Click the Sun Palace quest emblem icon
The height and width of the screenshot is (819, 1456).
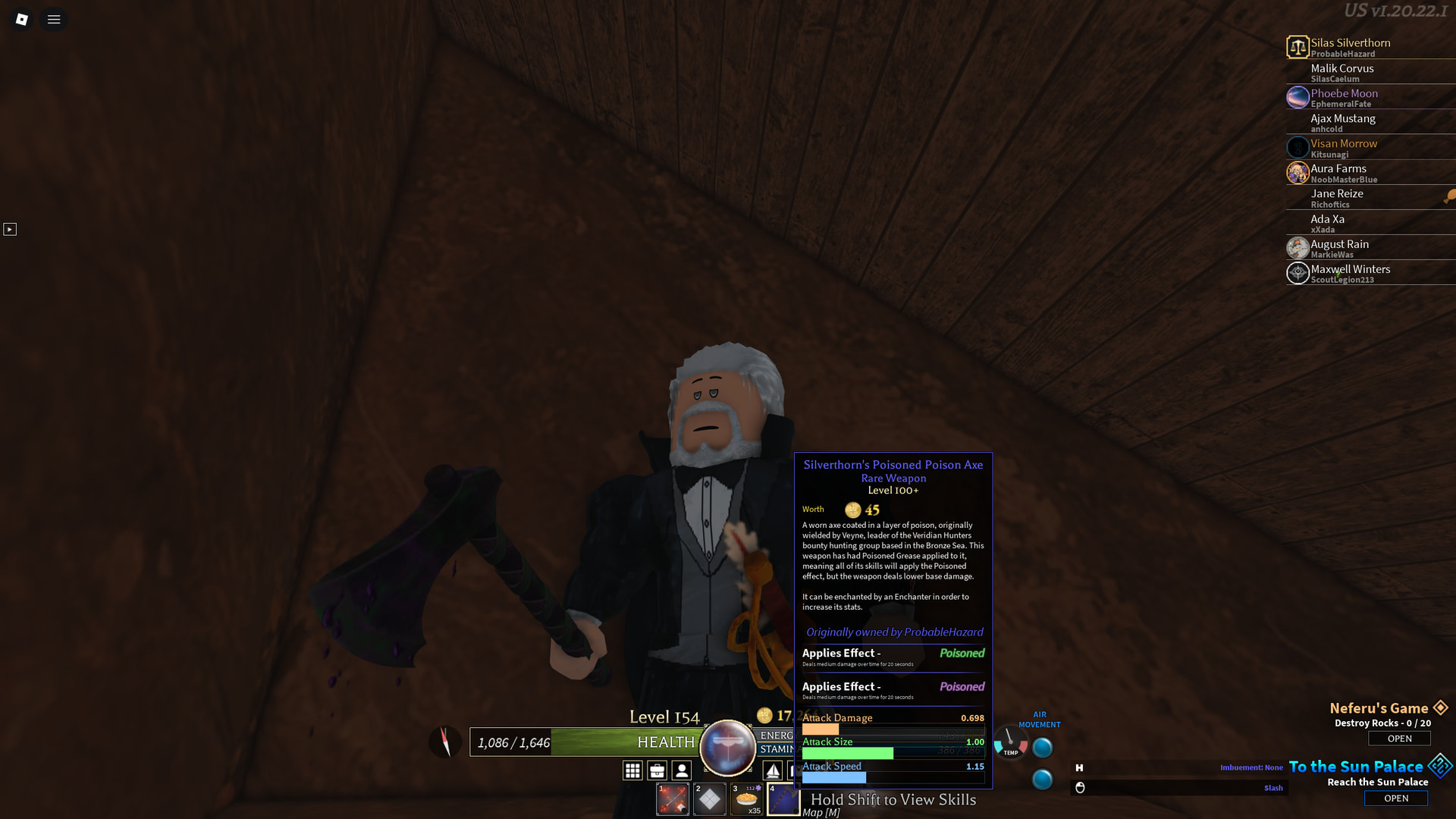pos(1439,766)
